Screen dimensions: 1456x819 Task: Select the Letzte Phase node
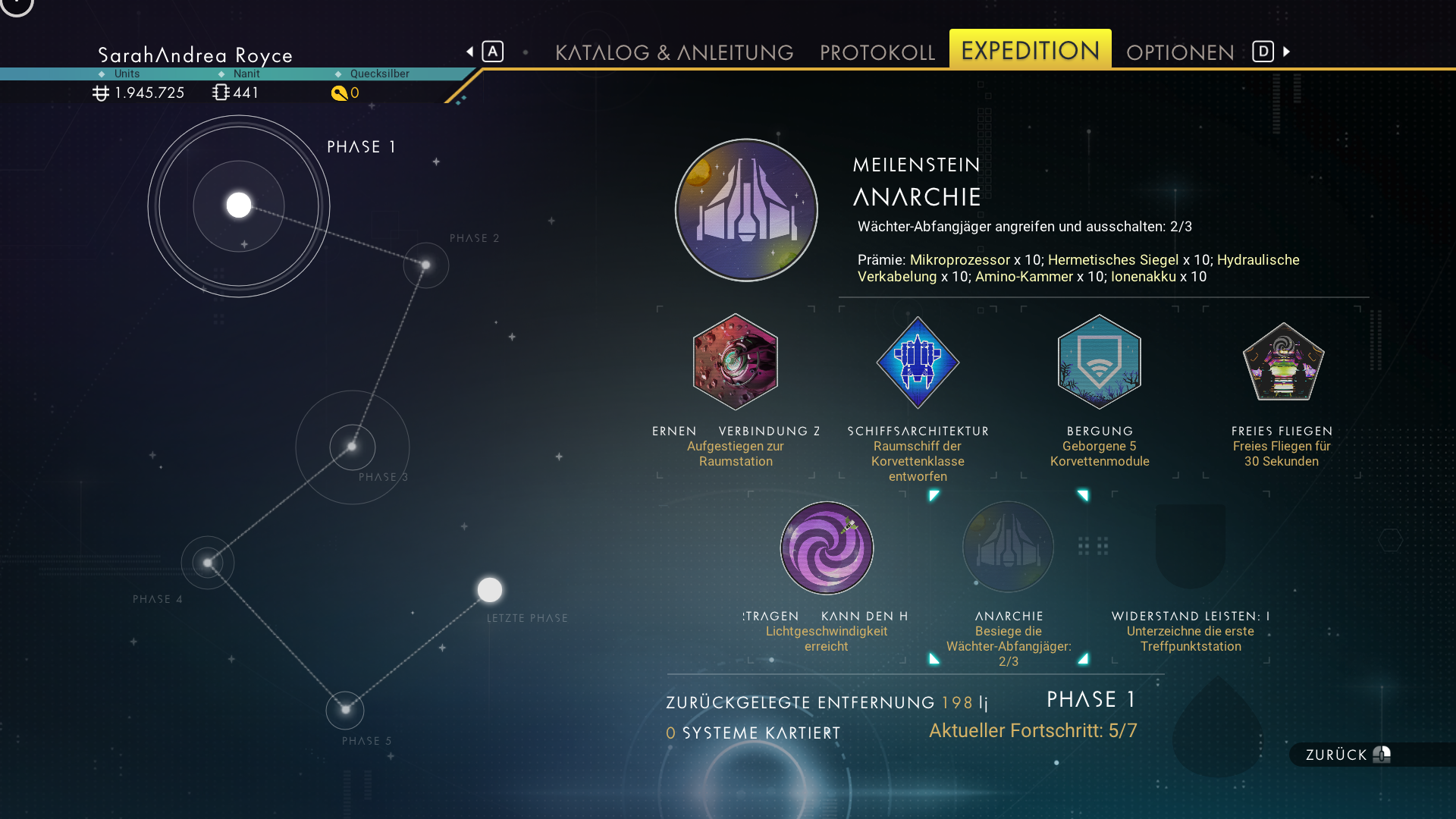490,589
